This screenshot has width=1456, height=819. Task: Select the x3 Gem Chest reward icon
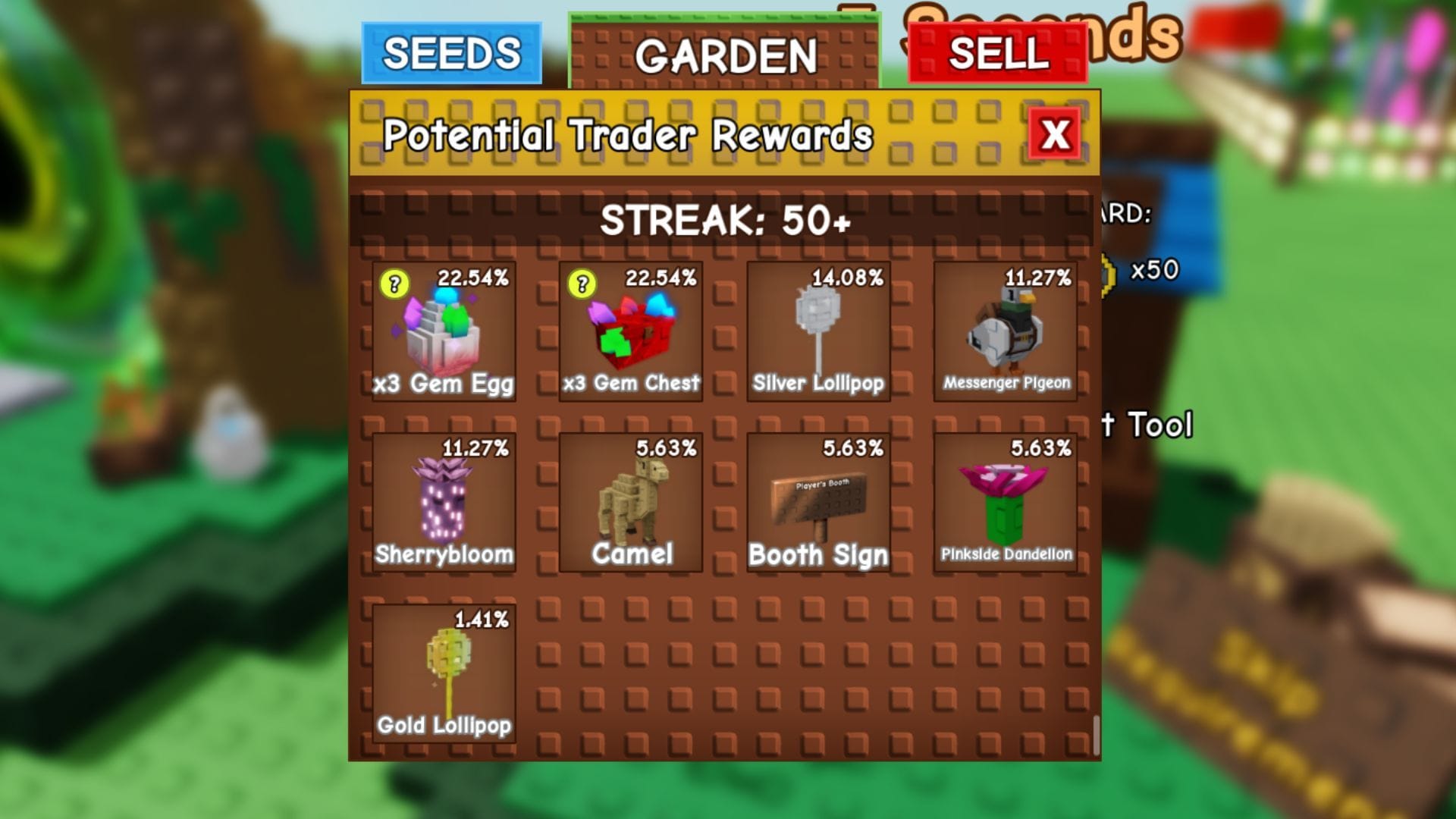[630, 330]
